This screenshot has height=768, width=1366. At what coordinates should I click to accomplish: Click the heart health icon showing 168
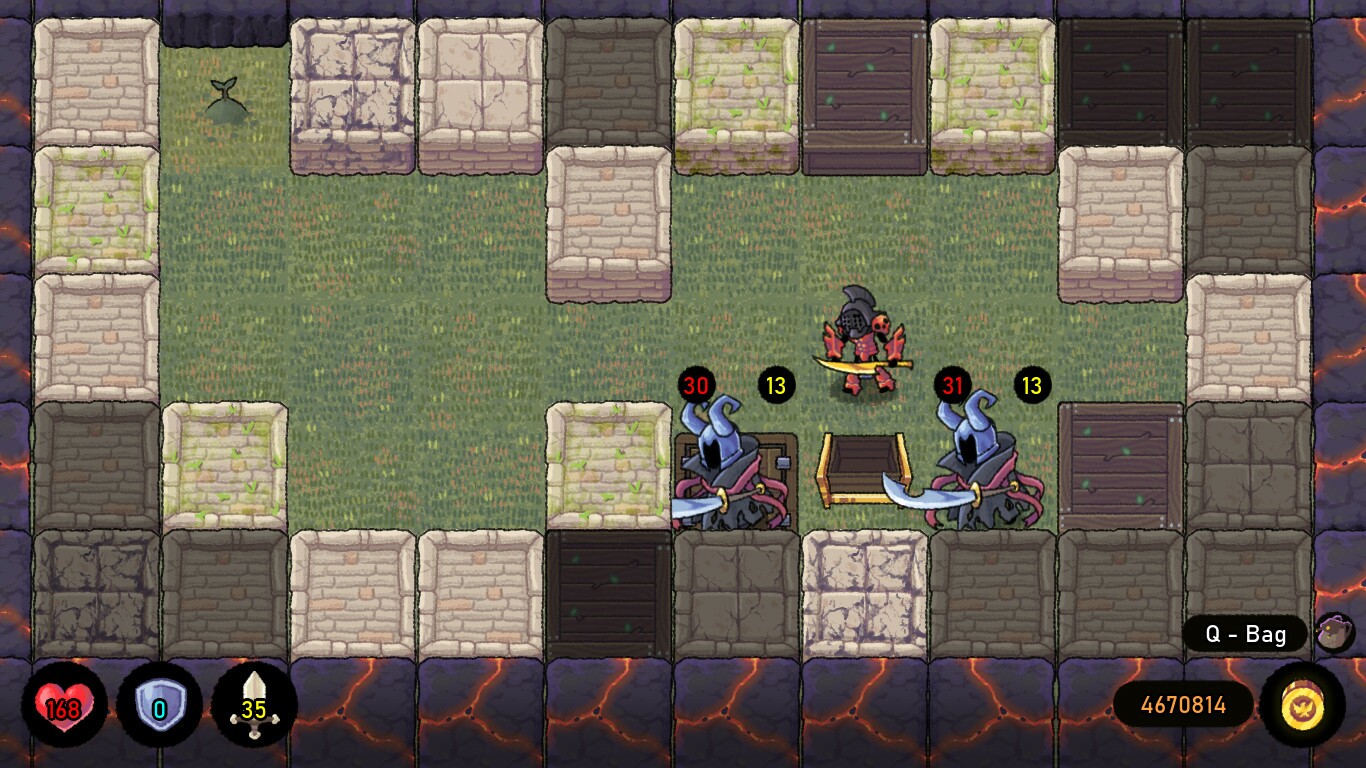click(x=63, y=706)
